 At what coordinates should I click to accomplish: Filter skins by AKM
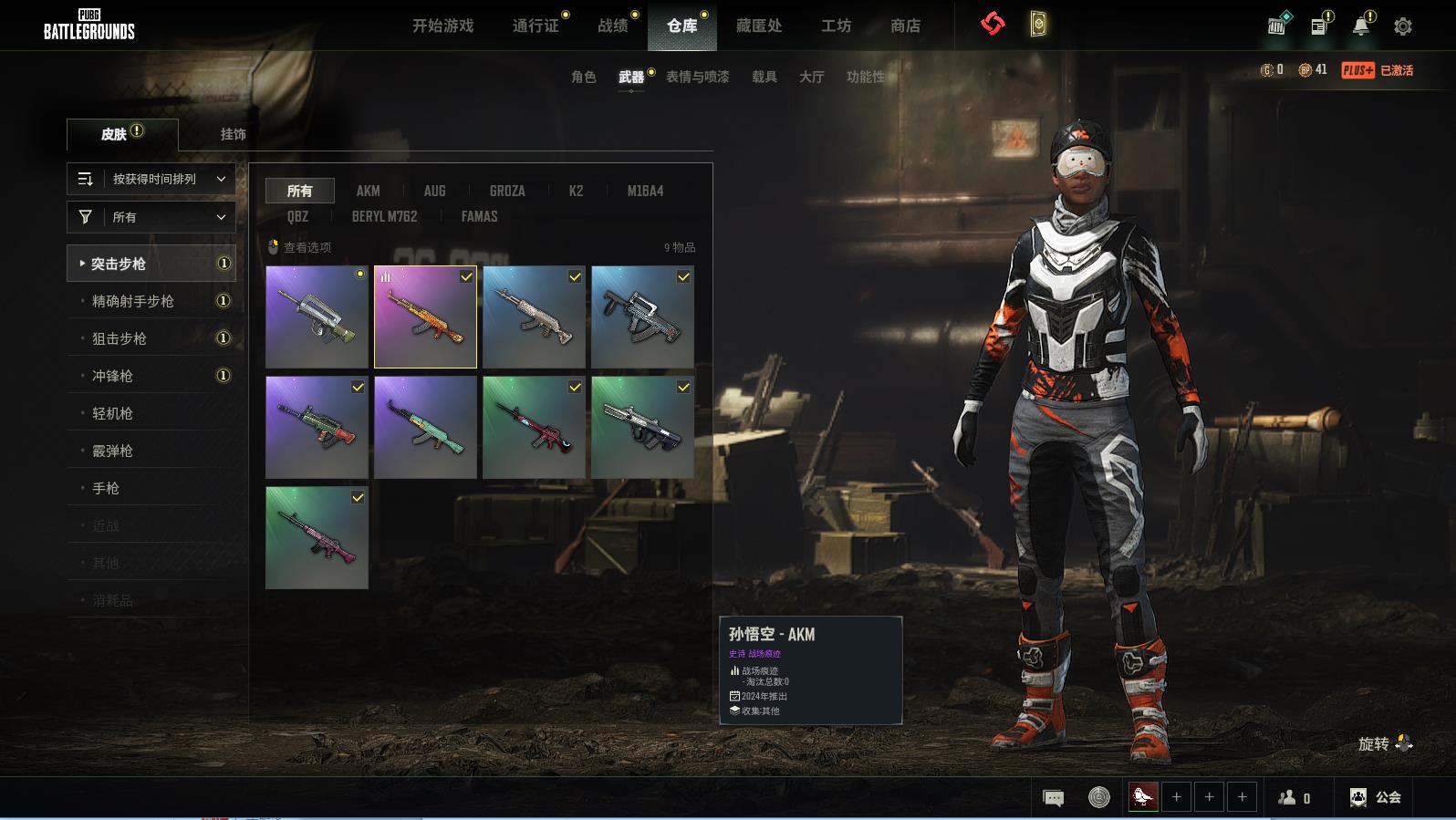pos(368,191)
